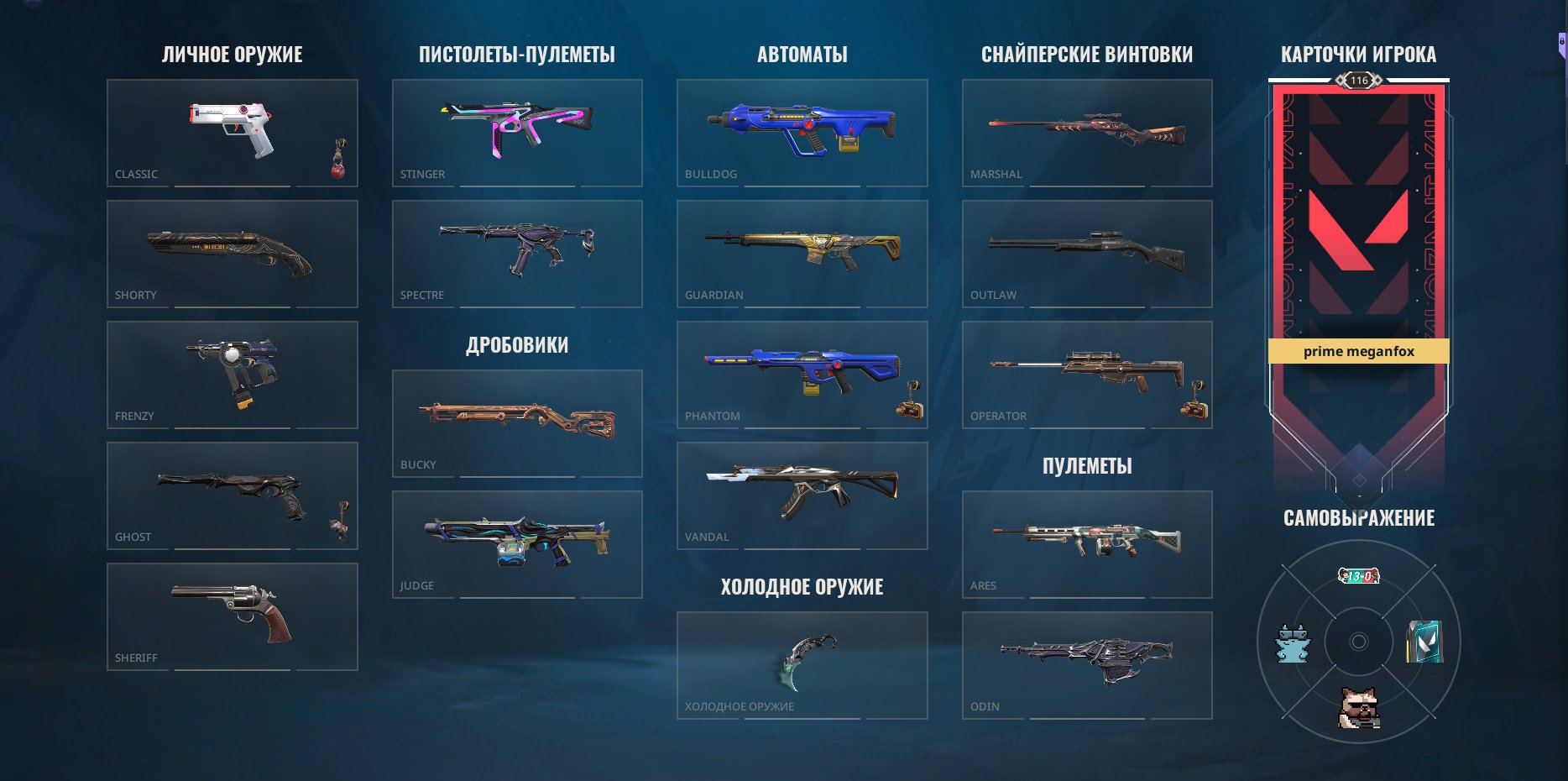Open the VANDAL rifle skin slot
The width and height of the screenshot is (1568, 781).
[x=802, y=494]
